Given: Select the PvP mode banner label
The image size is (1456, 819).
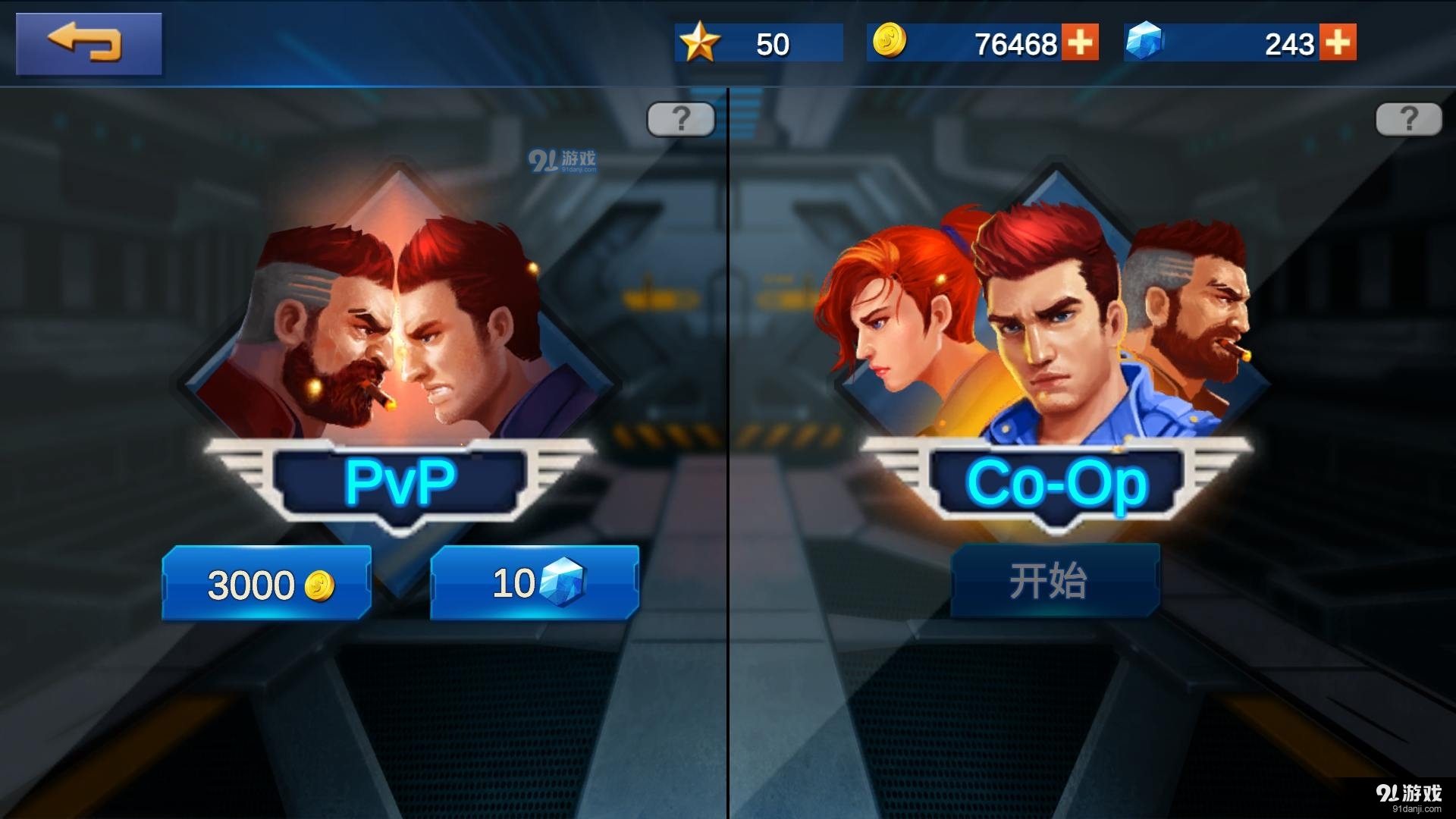Looking at the screenshot, I should point(403,478).
